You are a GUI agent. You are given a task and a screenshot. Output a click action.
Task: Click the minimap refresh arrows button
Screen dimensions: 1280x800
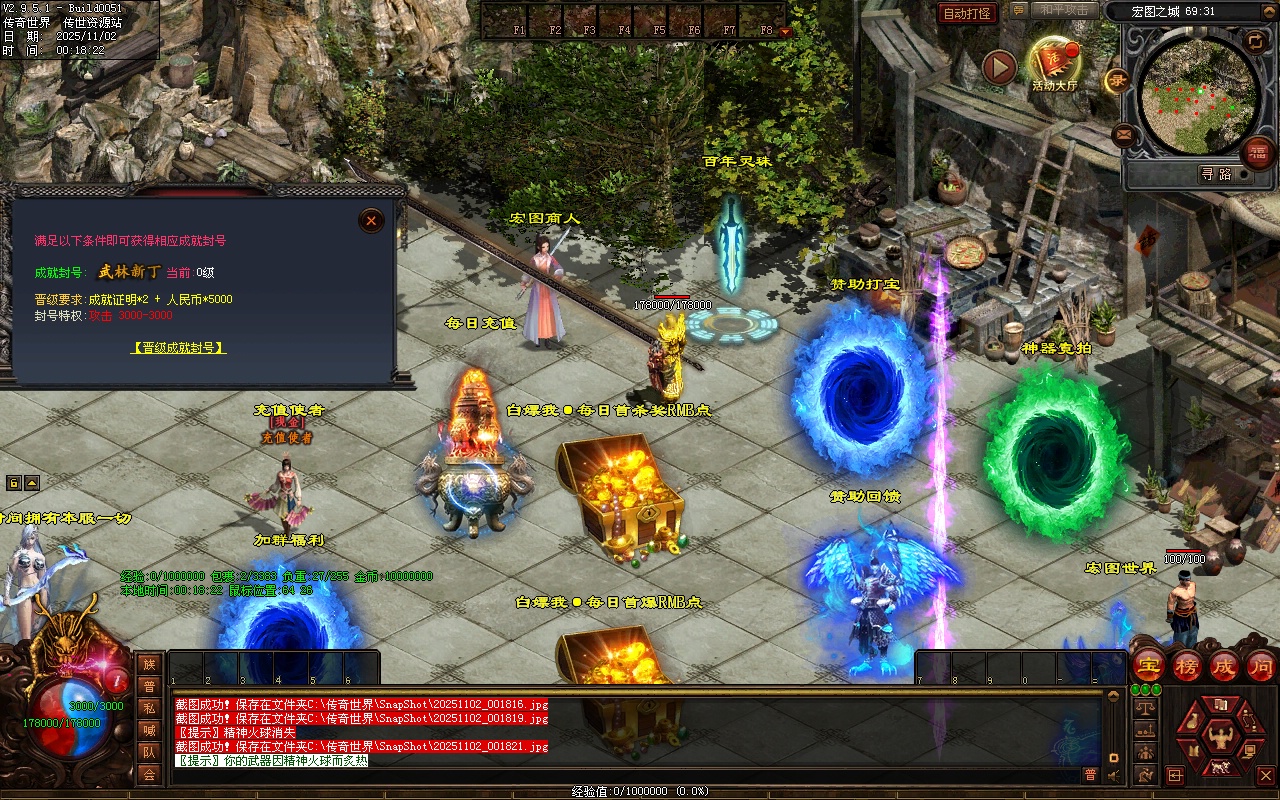(1254, 40)
